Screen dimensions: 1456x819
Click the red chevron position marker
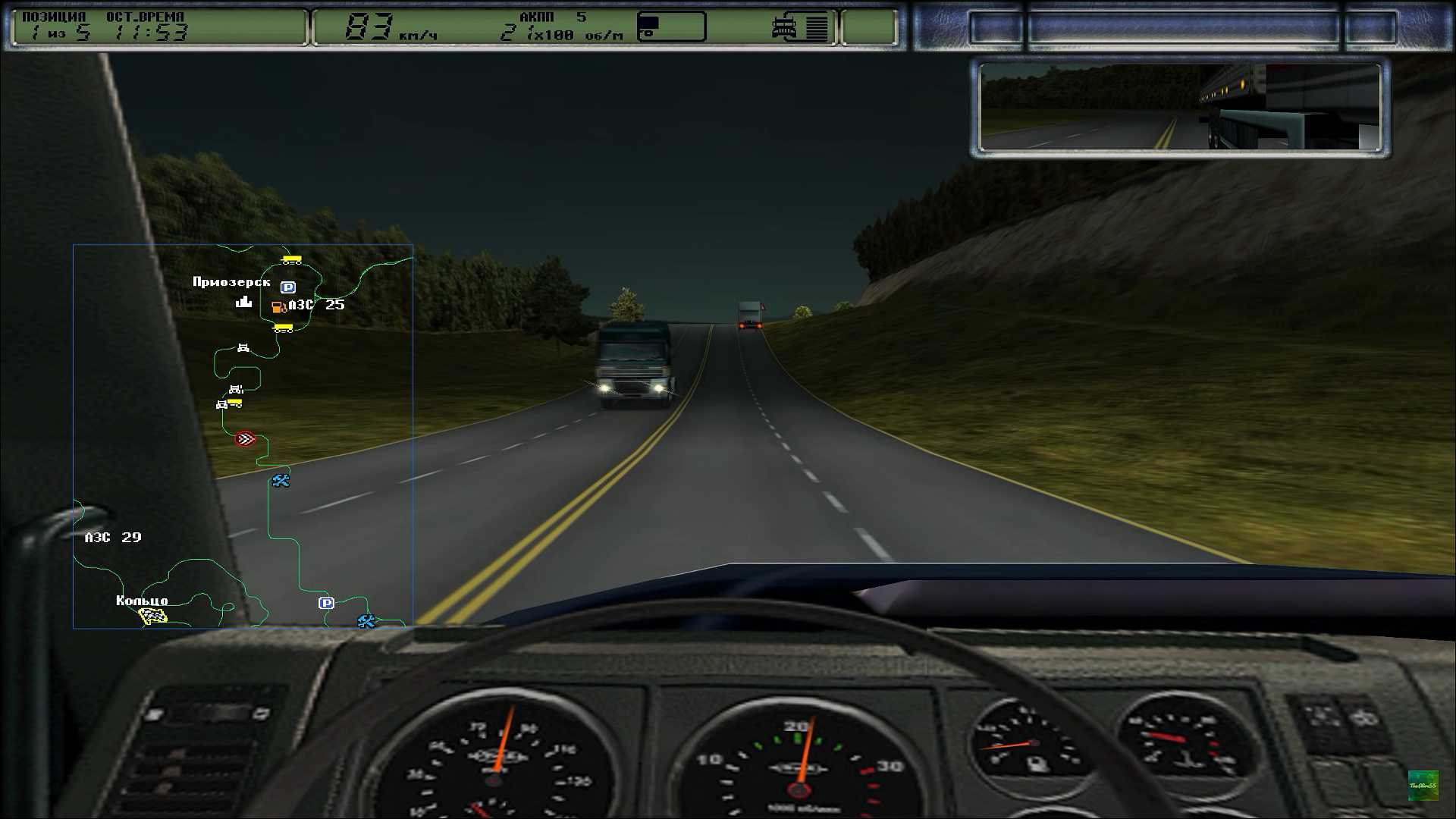tap(245, 439)
